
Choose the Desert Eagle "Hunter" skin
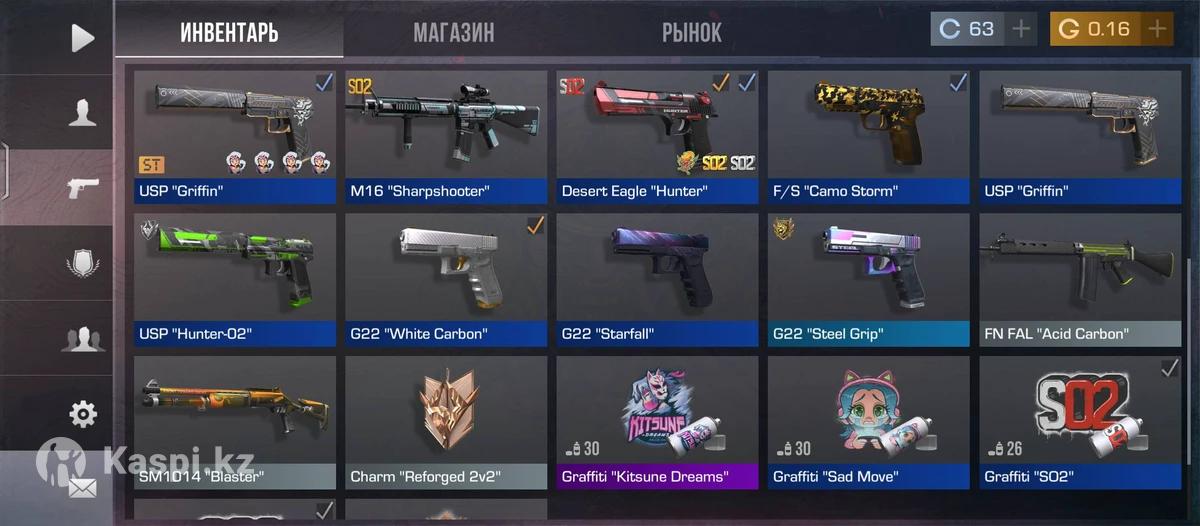(x=657, y=137)
